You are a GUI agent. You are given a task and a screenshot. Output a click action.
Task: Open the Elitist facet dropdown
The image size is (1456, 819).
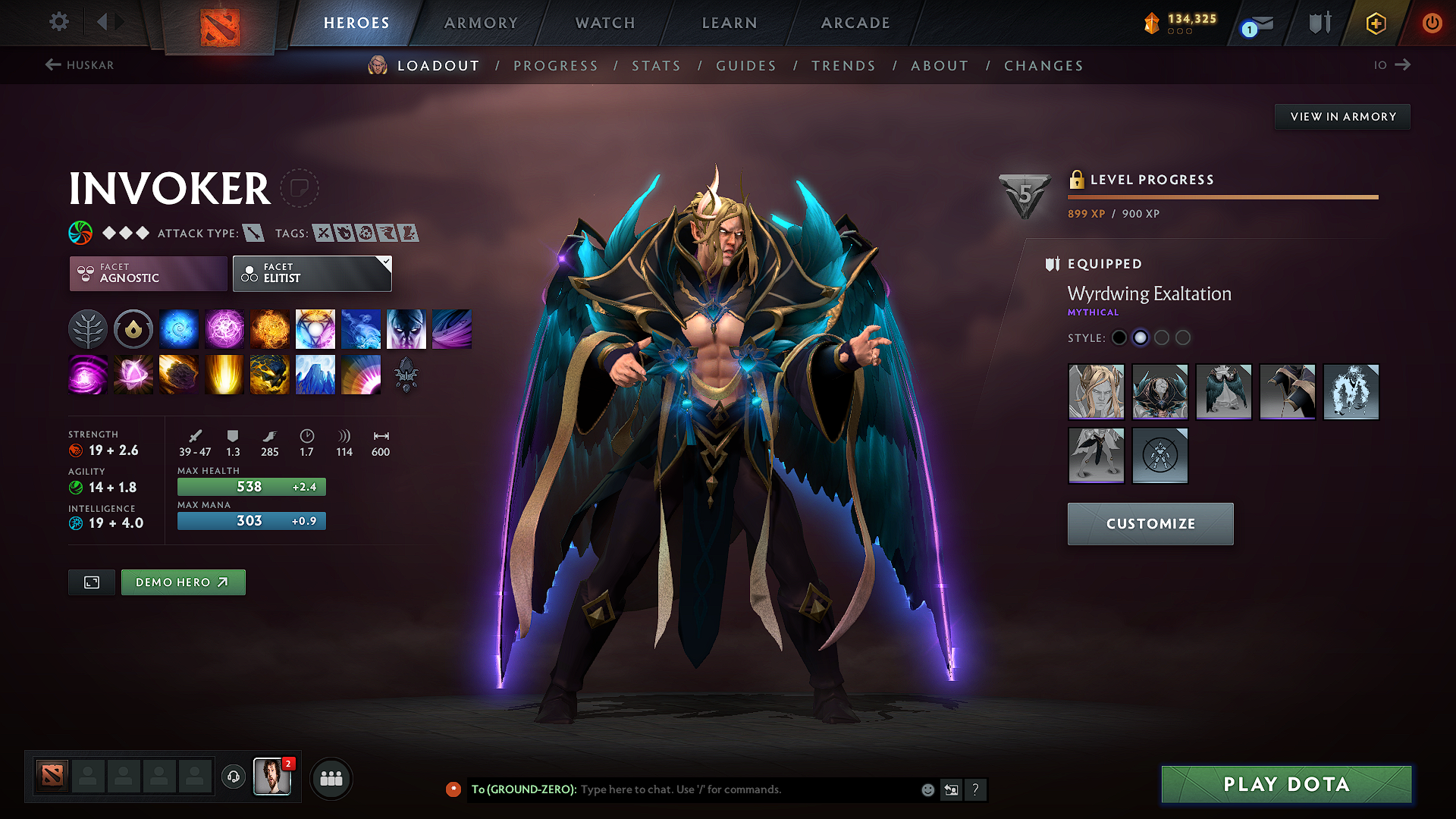311,274
